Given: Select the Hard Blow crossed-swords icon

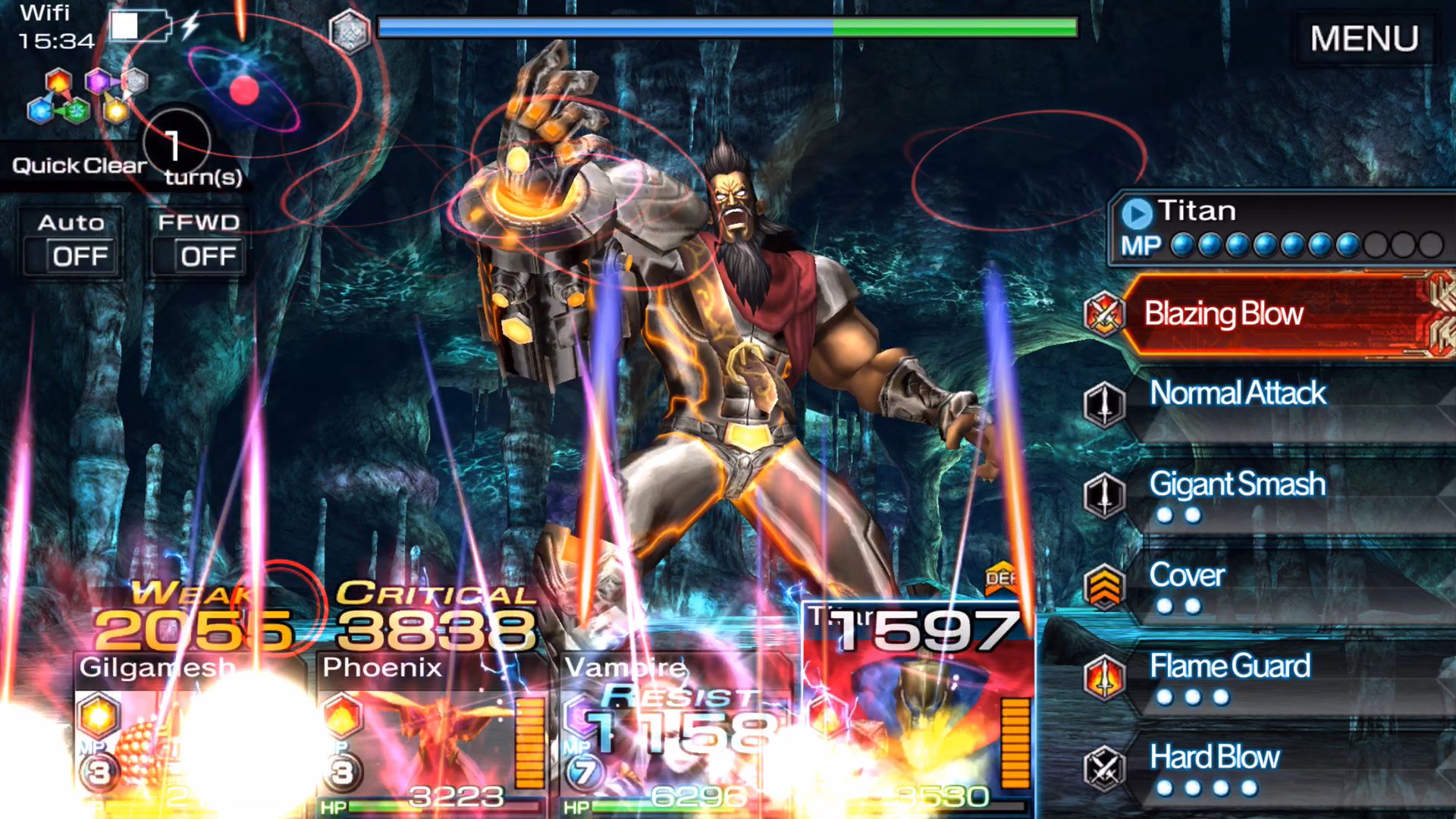Looking at the screenshot, I should pos(1106,766).
